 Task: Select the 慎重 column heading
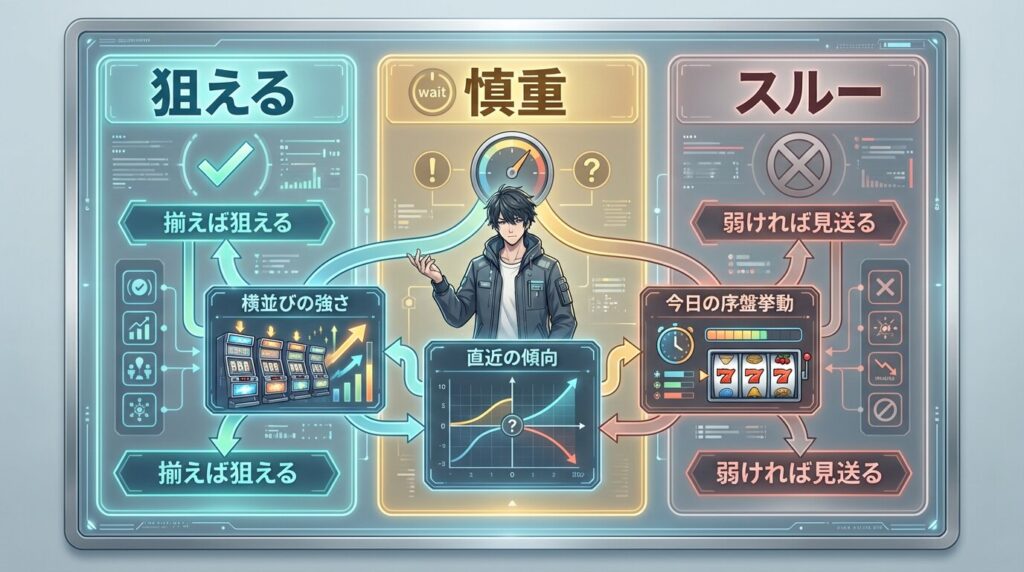pos(510,95)
